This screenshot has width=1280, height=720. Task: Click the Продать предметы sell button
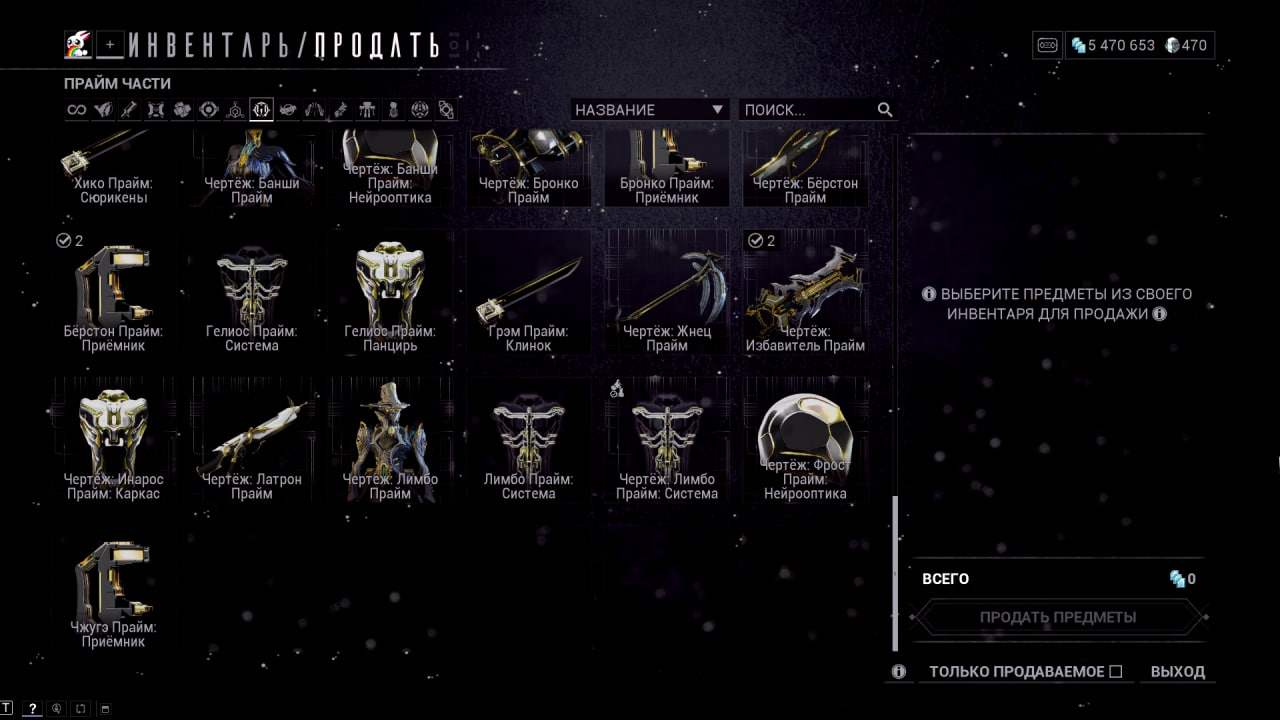1057,617
